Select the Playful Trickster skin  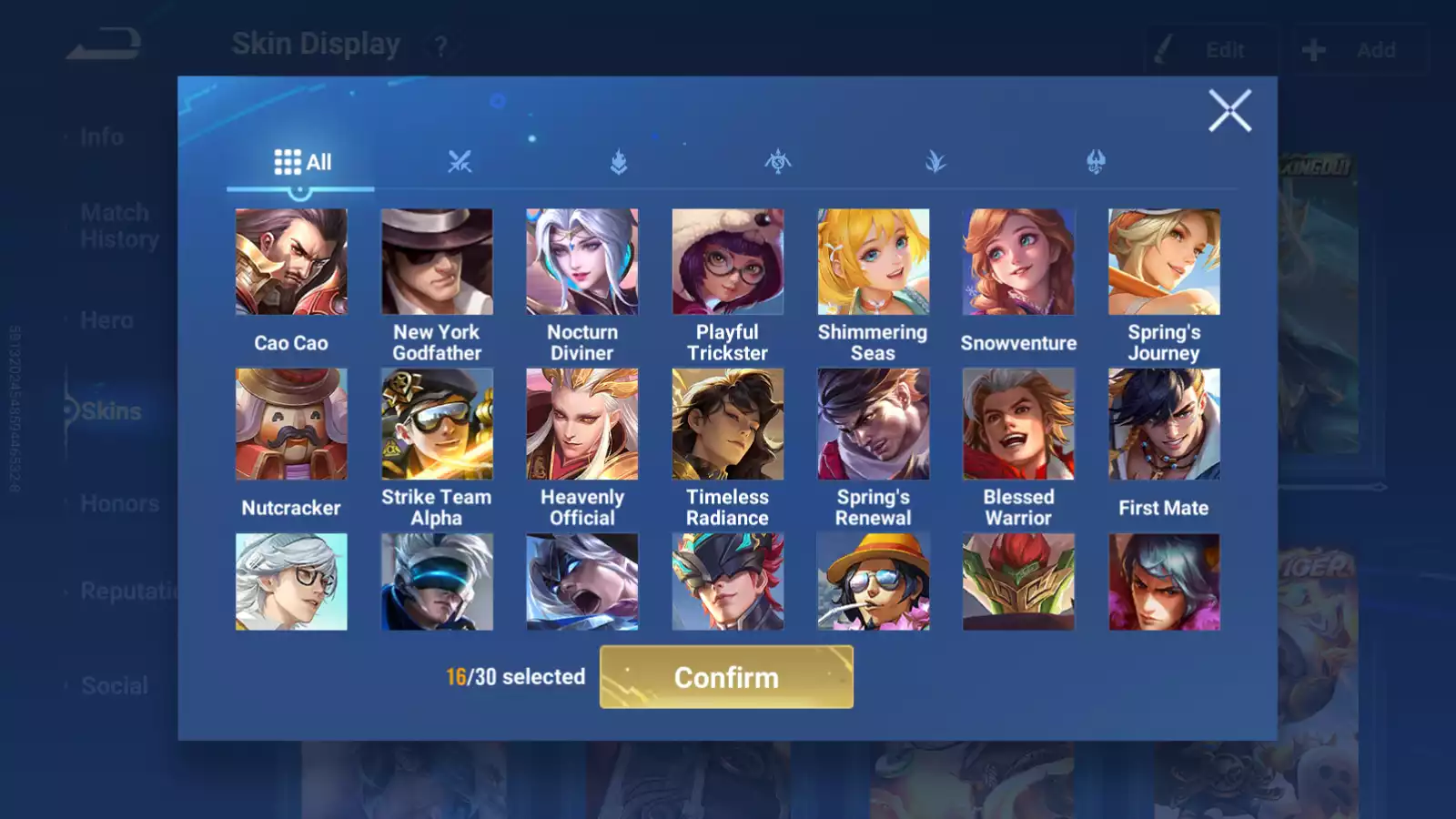click(x=727, y=262)
